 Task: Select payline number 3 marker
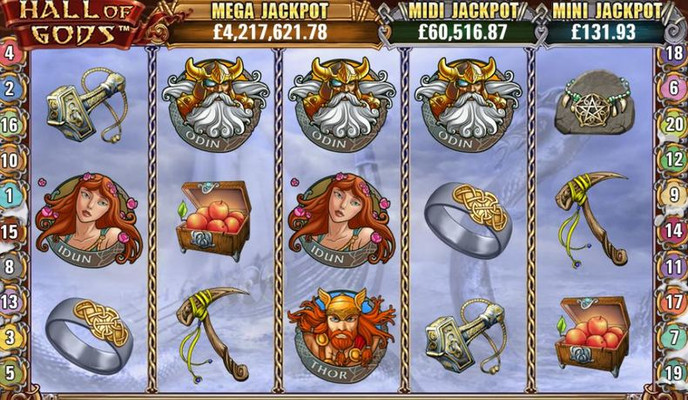(9, 338)
